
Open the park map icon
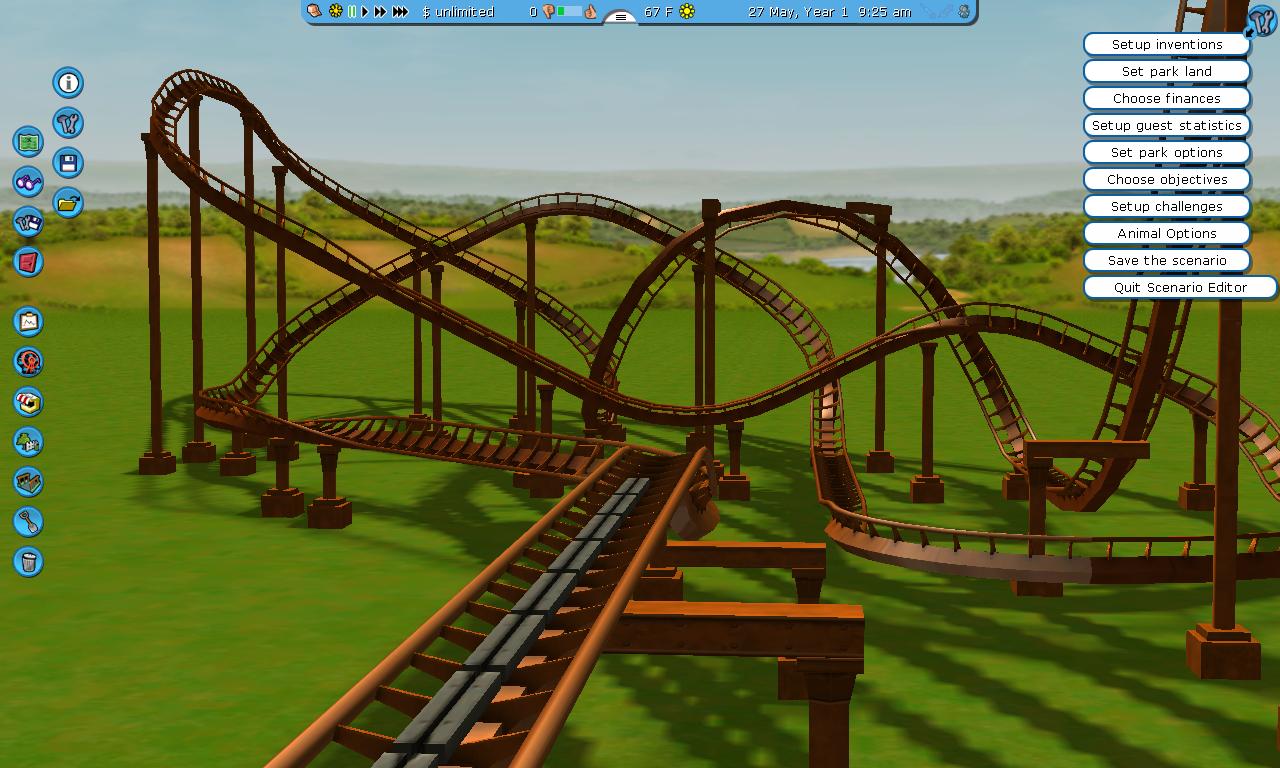[28, 142]
